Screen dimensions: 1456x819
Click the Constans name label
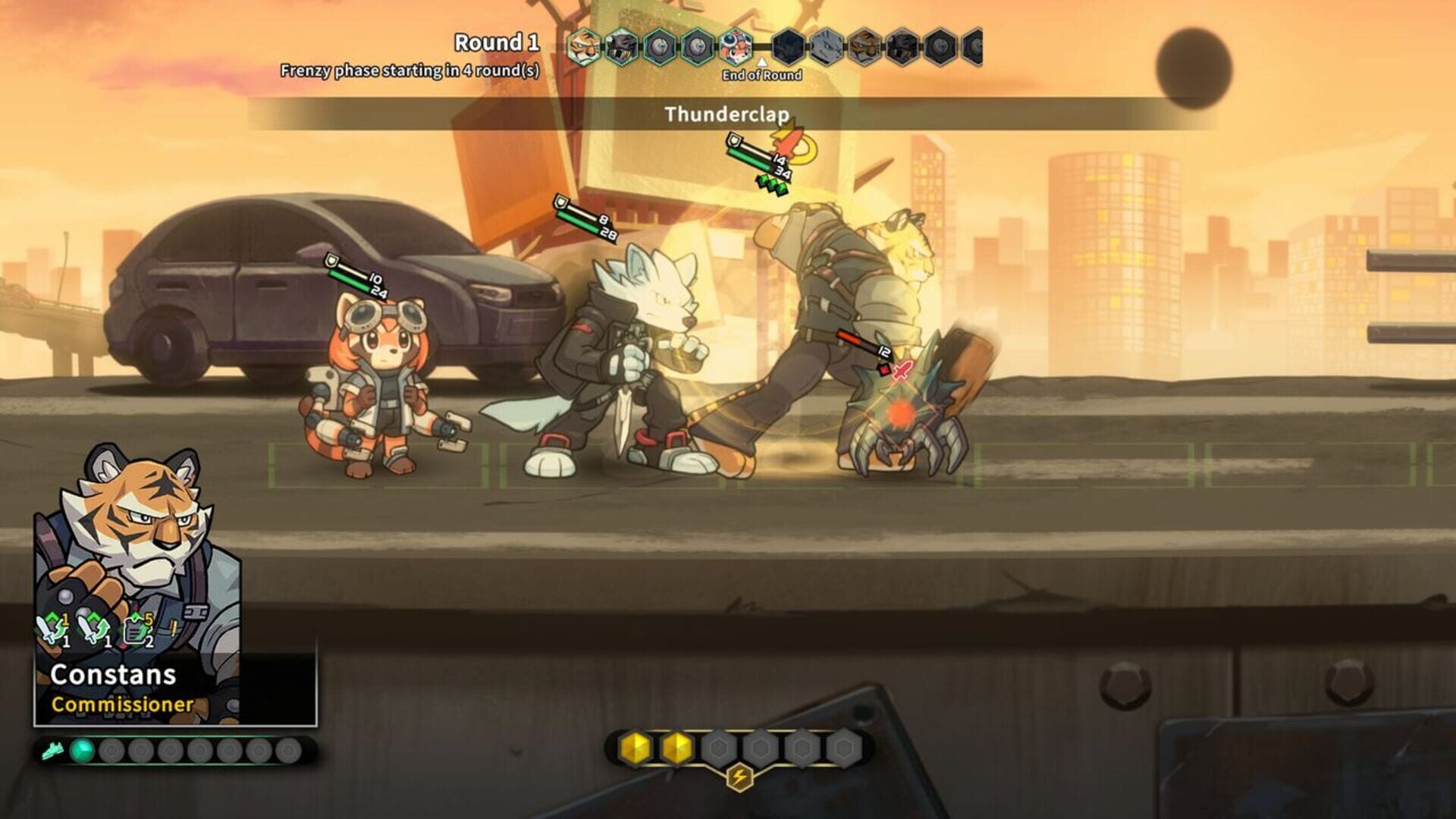(115, 675)
